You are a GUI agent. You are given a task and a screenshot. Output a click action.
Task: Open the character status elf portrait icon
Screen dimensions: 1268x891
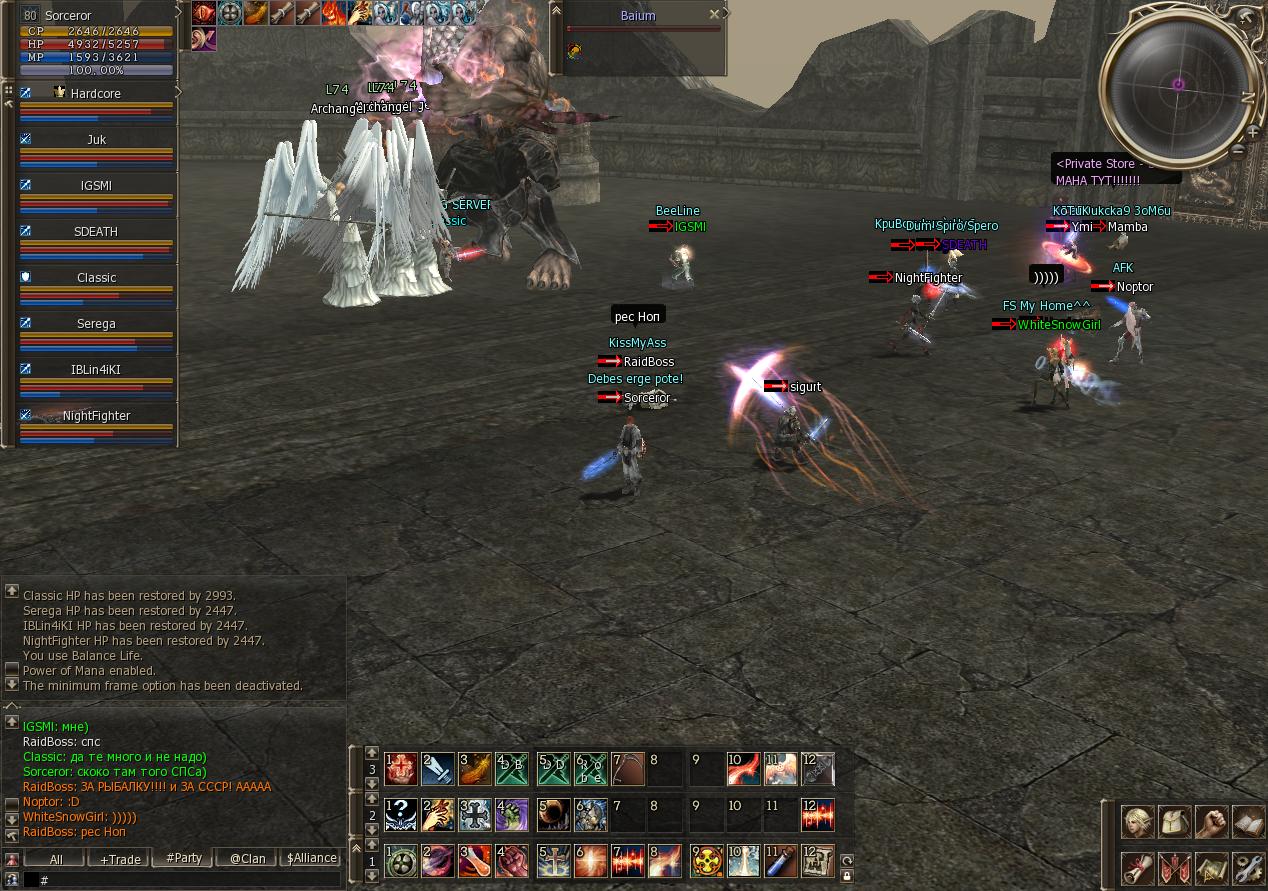(x=1137, y=822)
